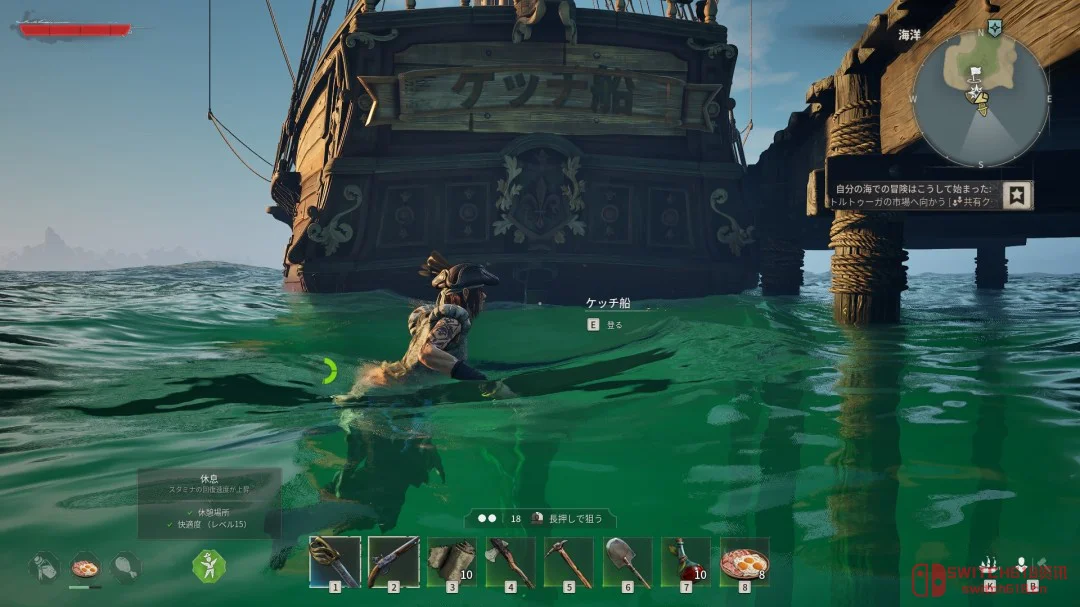1080x607 pixels.
Task: Click the compass objective marker above minimap
Action: click(994, 27)
